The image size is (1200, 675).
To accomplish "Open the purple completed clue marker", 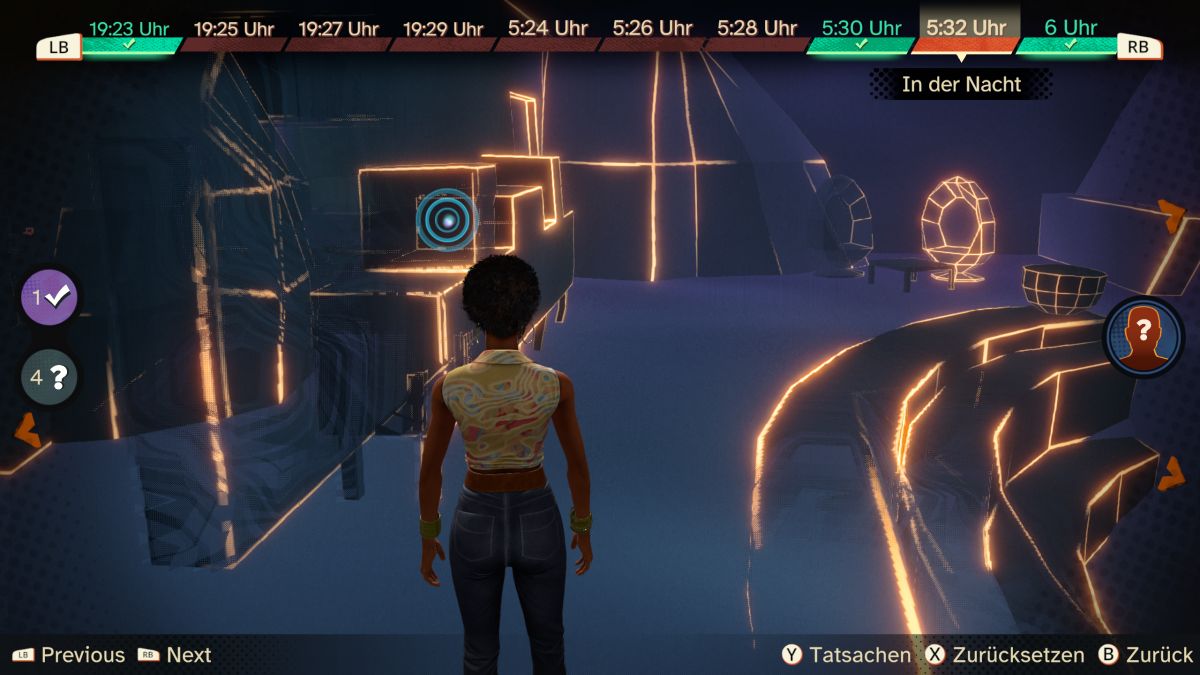I will [49, 297].
